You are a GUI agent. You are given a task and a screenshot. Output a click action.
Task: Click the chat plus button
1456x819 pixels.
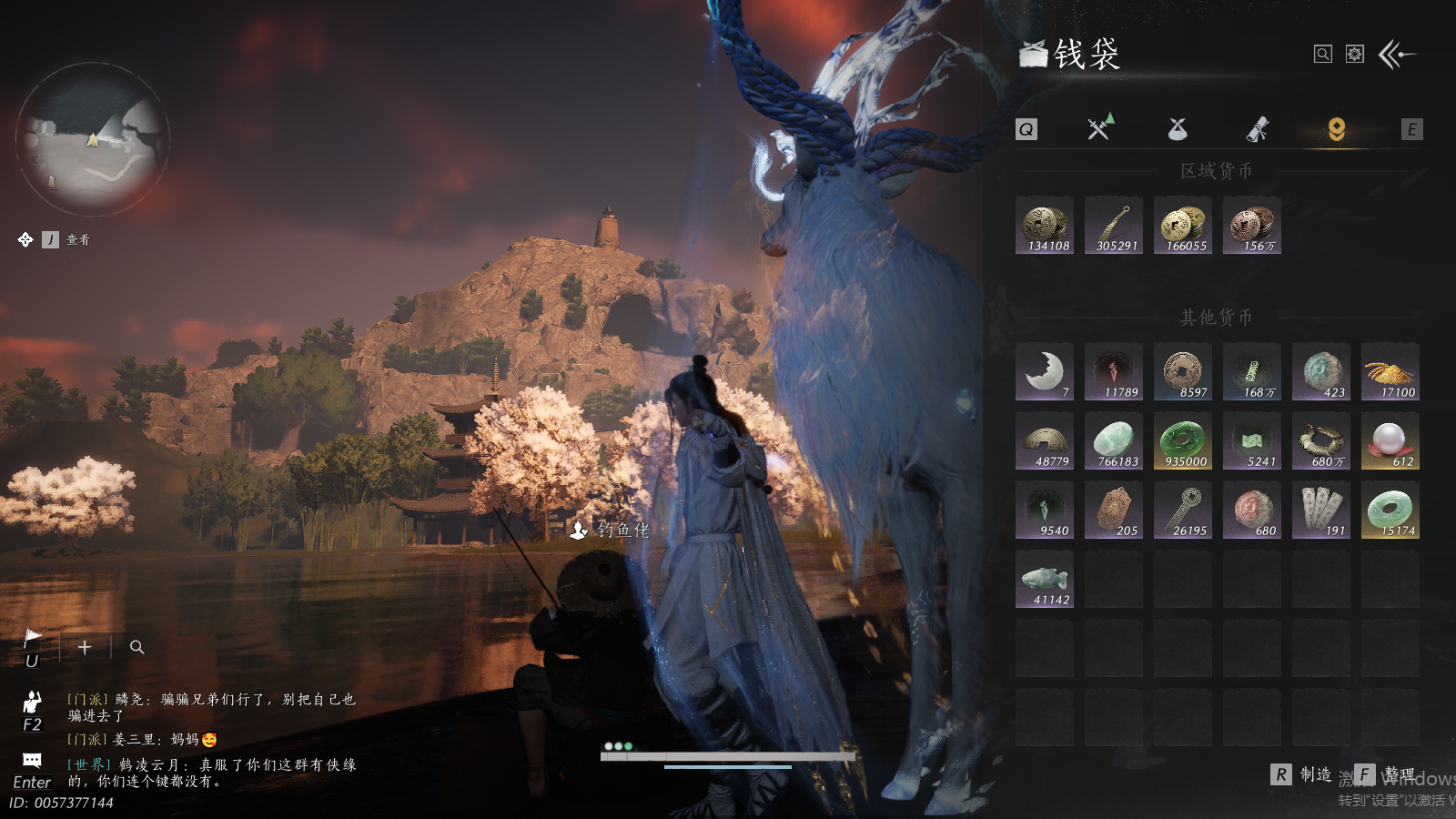click(x=85, y=647)
